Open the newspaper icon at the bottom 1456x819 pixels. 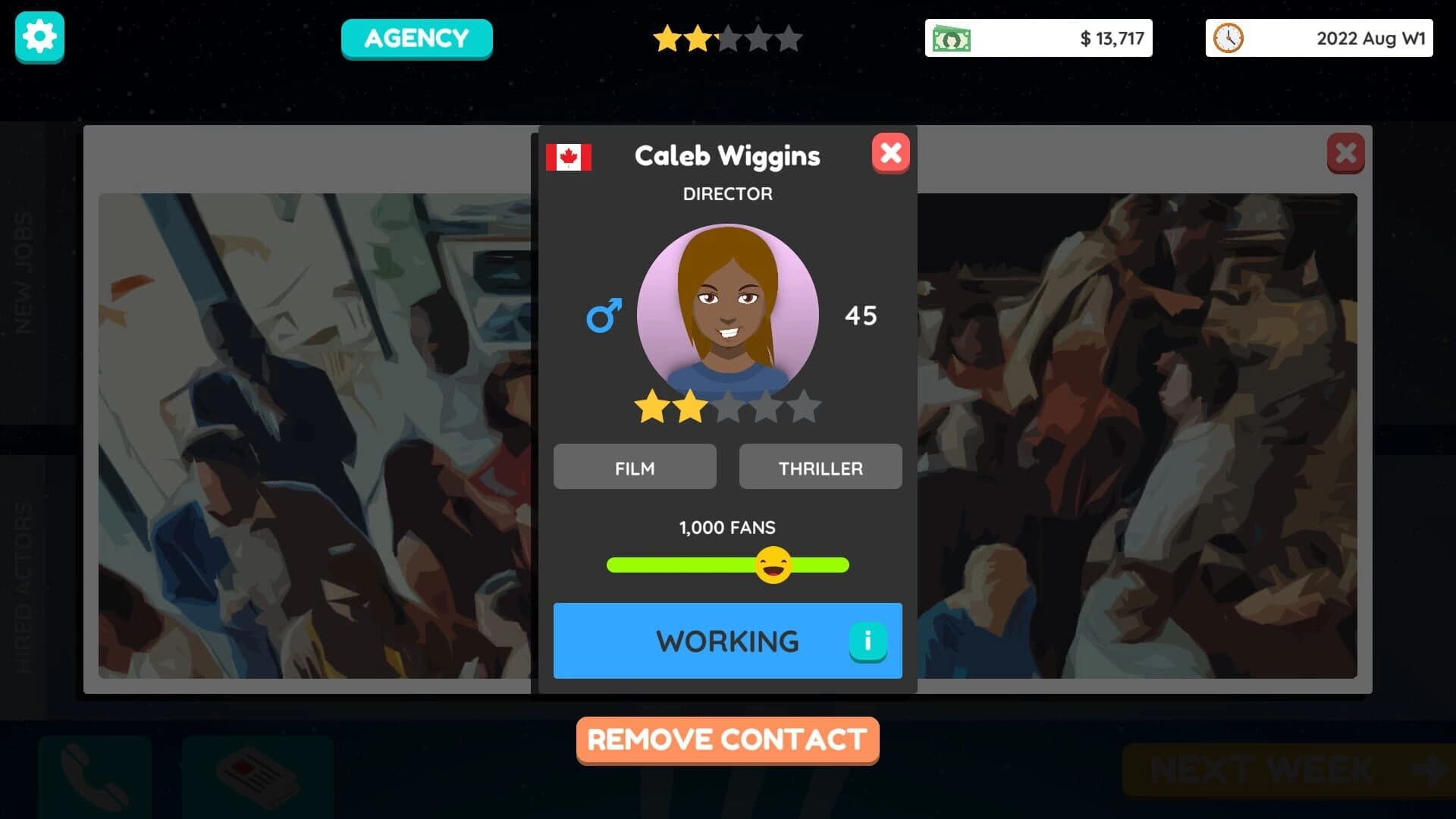[x=258, y=774]
